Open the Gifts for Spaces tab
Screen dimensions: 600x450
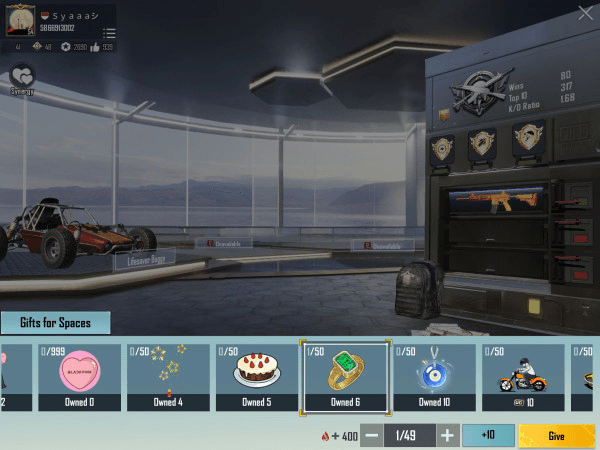[55, 323]
